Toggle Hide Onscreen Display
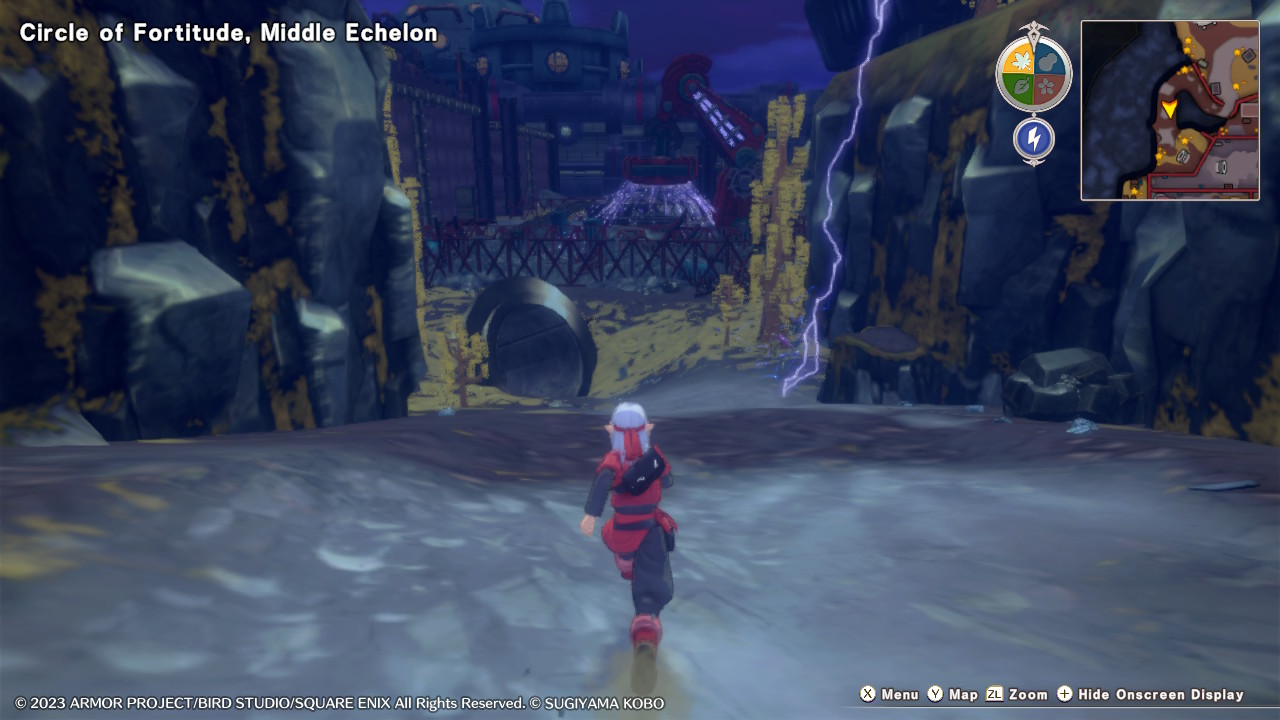 (x=1160, y=694)
